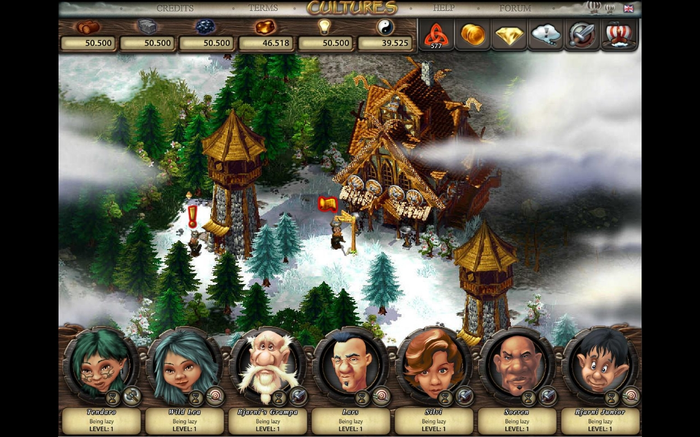Screen dimensions: 700x437
Task: Choose Bjarni's Grampa portrait
Action: click(x=267, y=363)
